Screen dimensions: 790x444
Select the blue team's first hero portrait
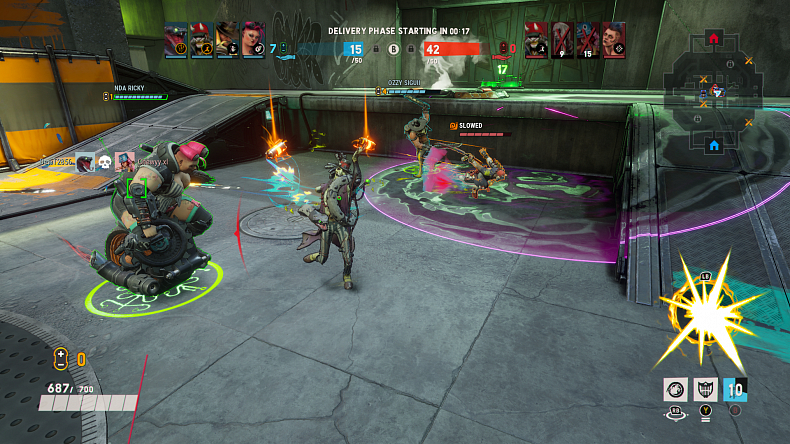(176, 40)
